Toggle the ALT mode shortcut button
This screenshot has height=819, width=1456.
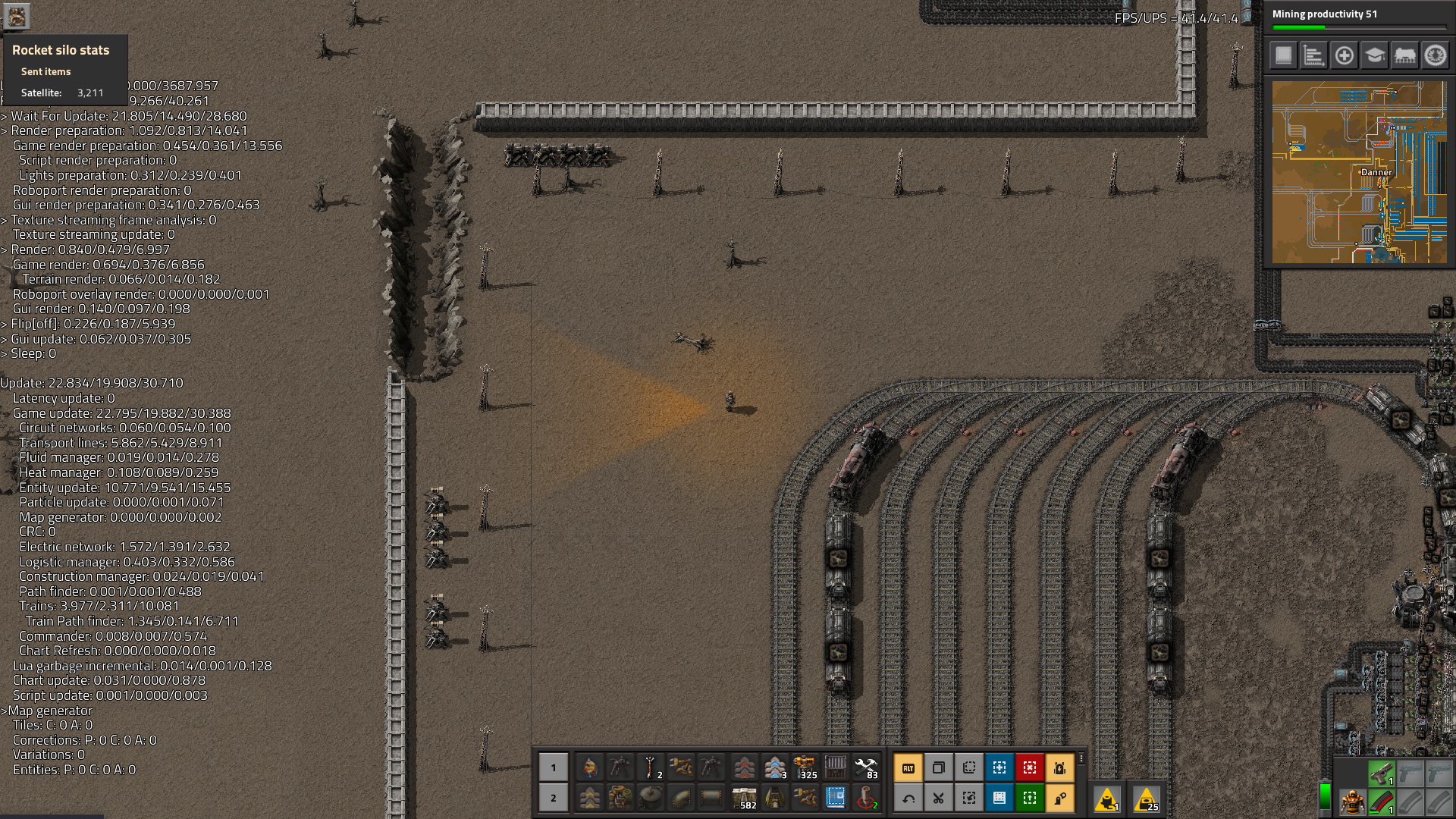[908, 768]
